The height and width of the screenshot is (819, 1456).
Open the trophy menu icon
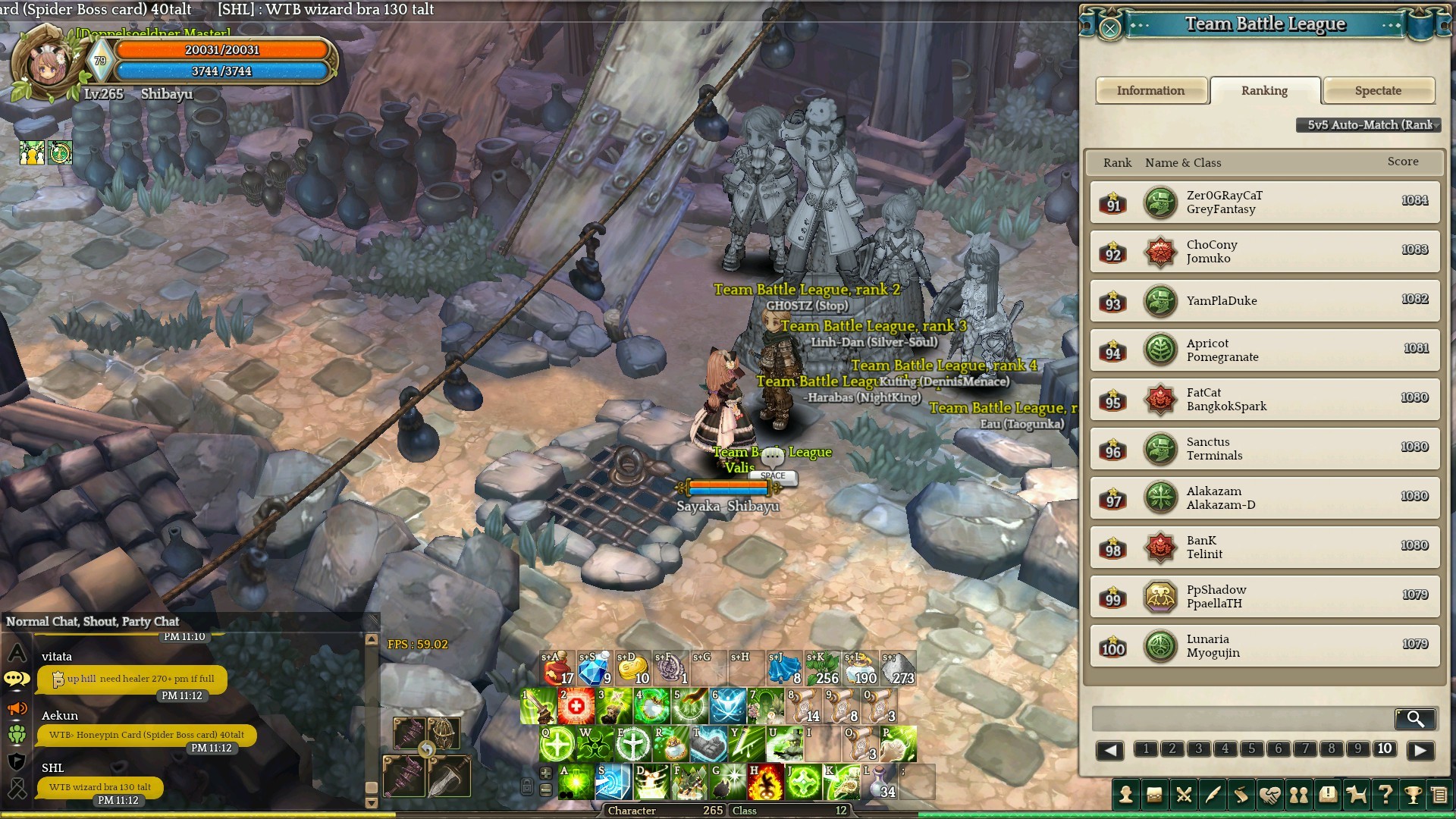1412,795
